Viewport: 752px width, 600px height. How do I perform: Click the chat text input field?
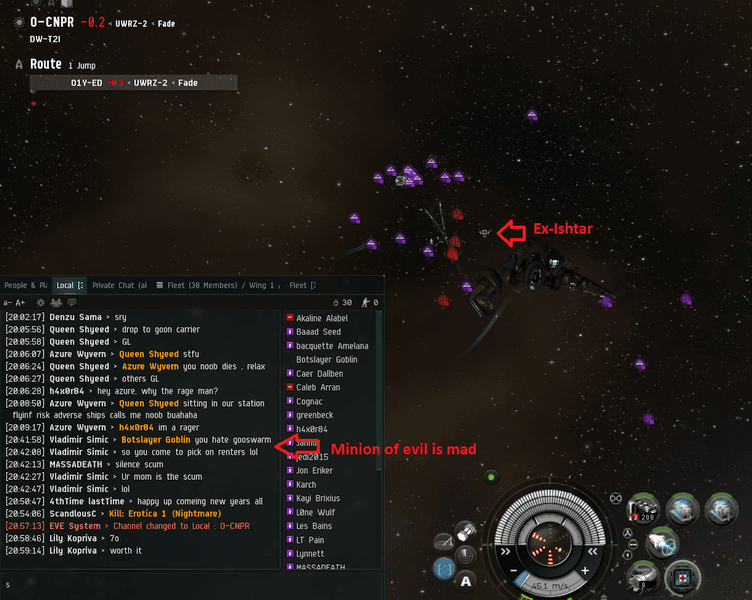coord(140,584)
